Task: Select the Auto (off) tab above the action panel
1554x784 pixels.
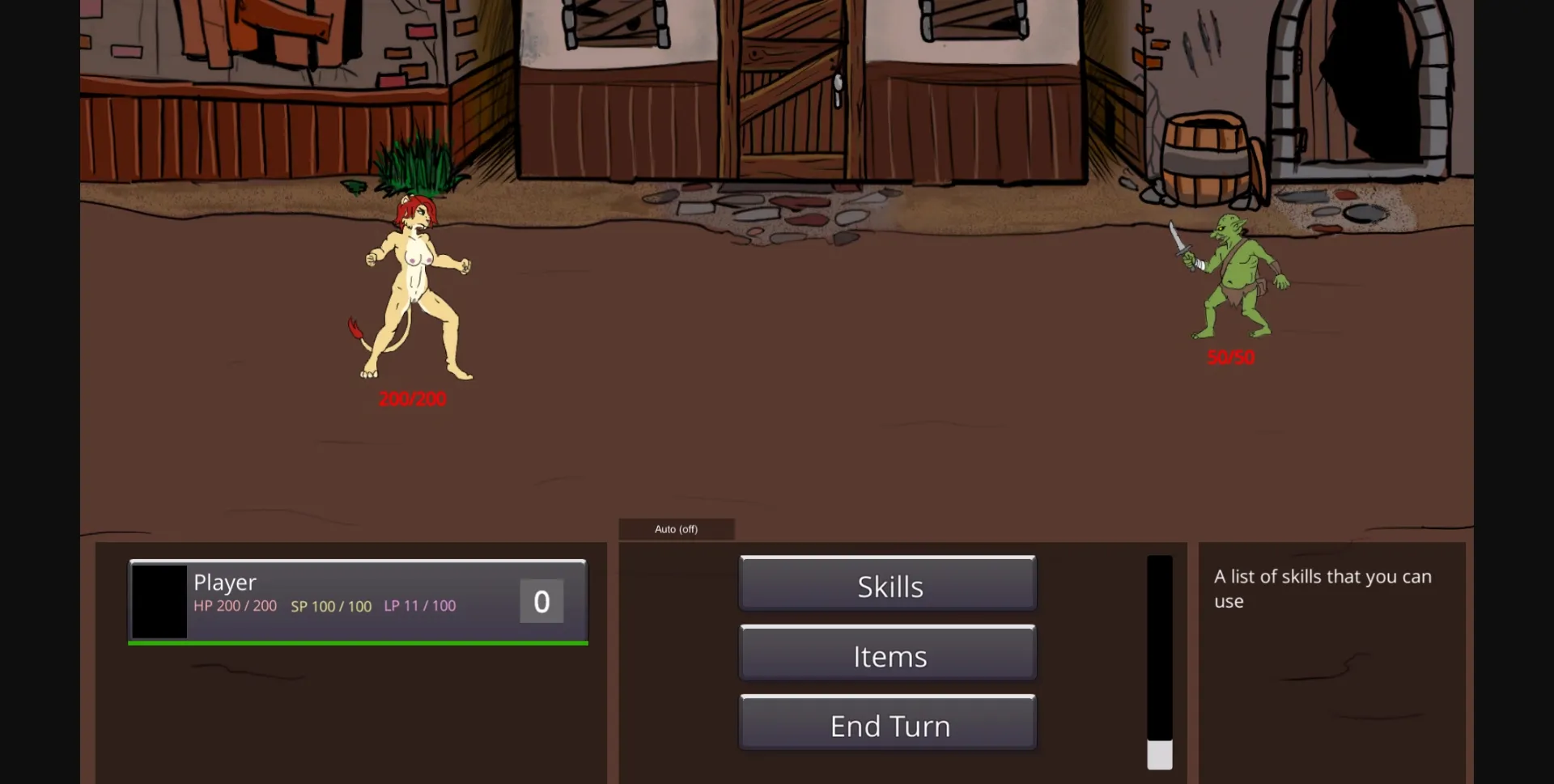Action: pyautogui.click(x=677, y=528)
